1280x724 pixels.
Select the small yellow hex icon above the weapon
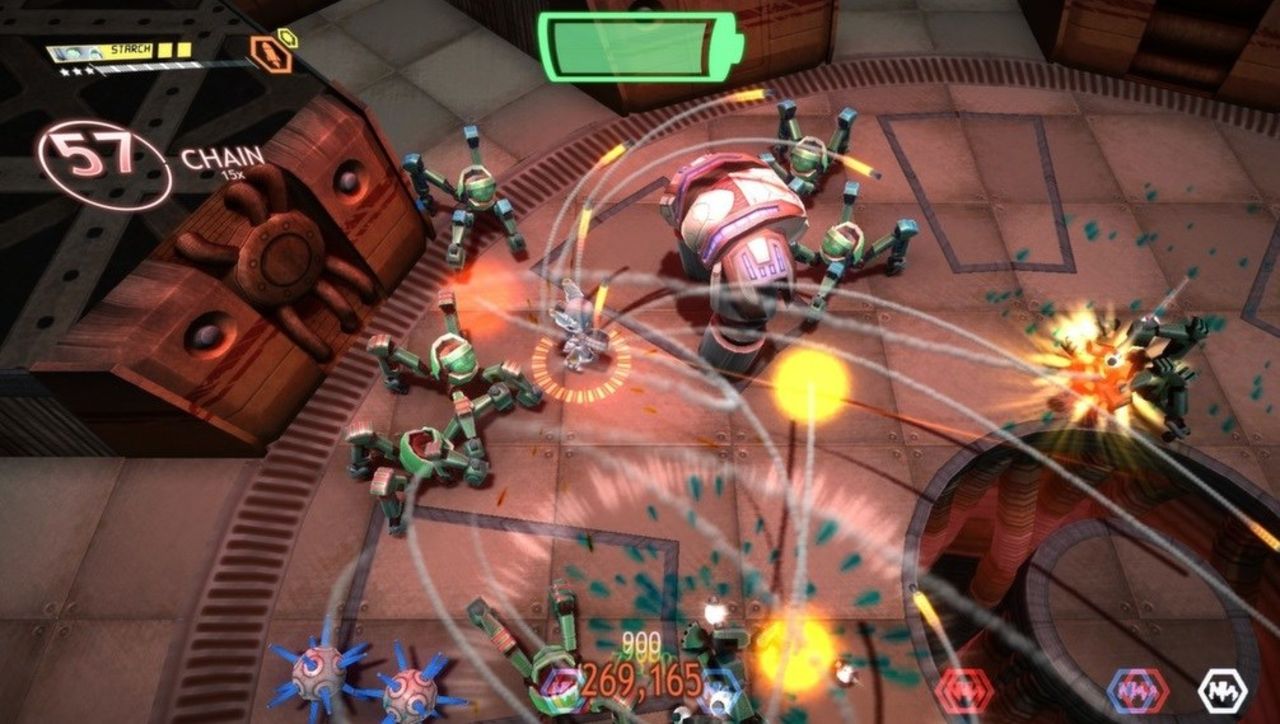click(289, 40)
